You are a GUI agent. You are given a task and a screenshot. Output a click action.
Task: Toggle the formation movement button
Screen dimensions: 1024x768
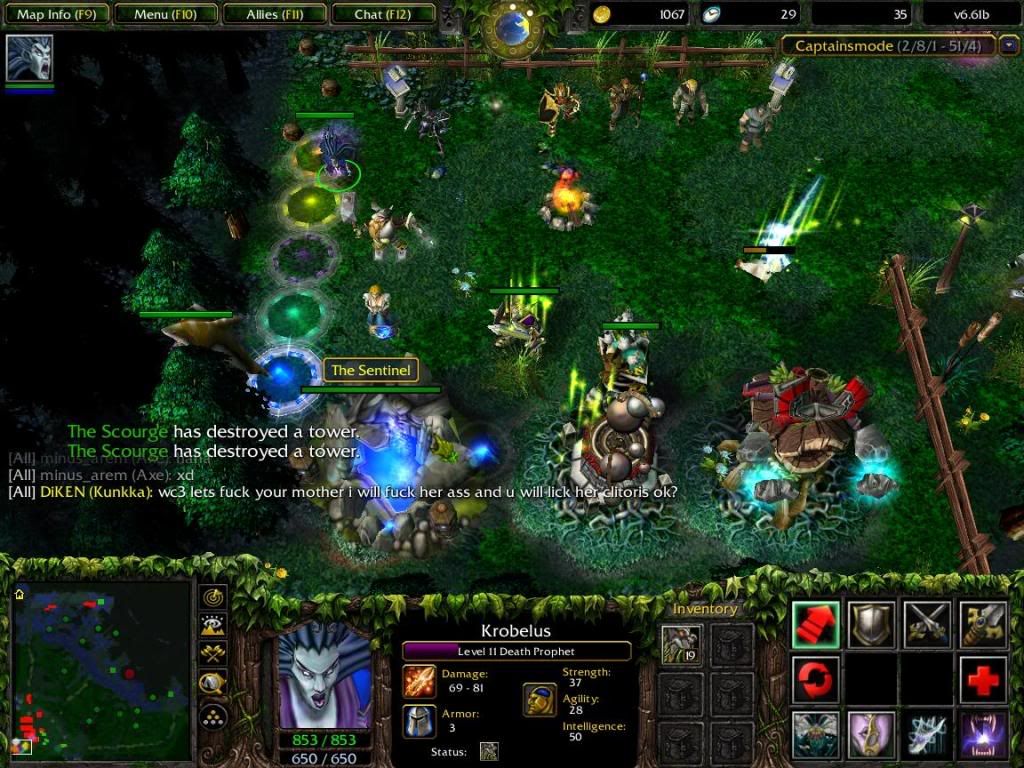coord(213,716)
